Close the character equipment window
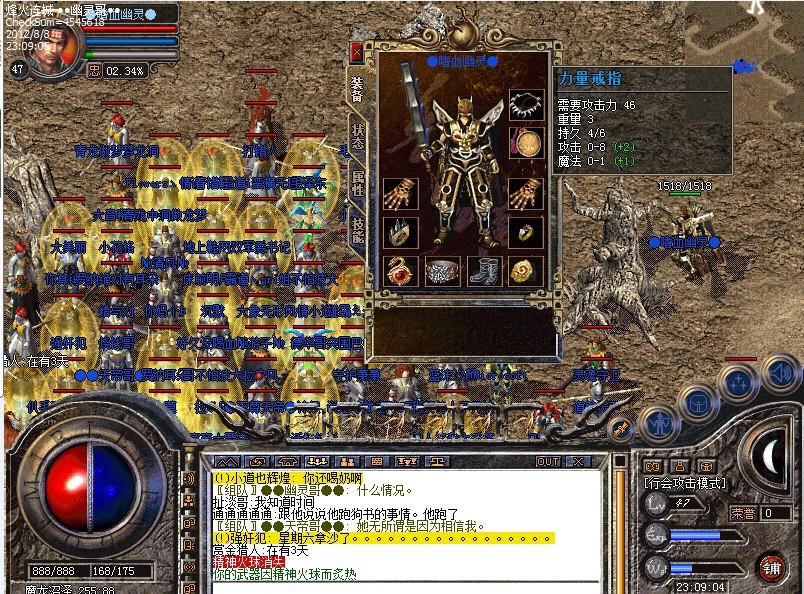The height and width of the screenshot is (594, 804). (x=357, y=53)
